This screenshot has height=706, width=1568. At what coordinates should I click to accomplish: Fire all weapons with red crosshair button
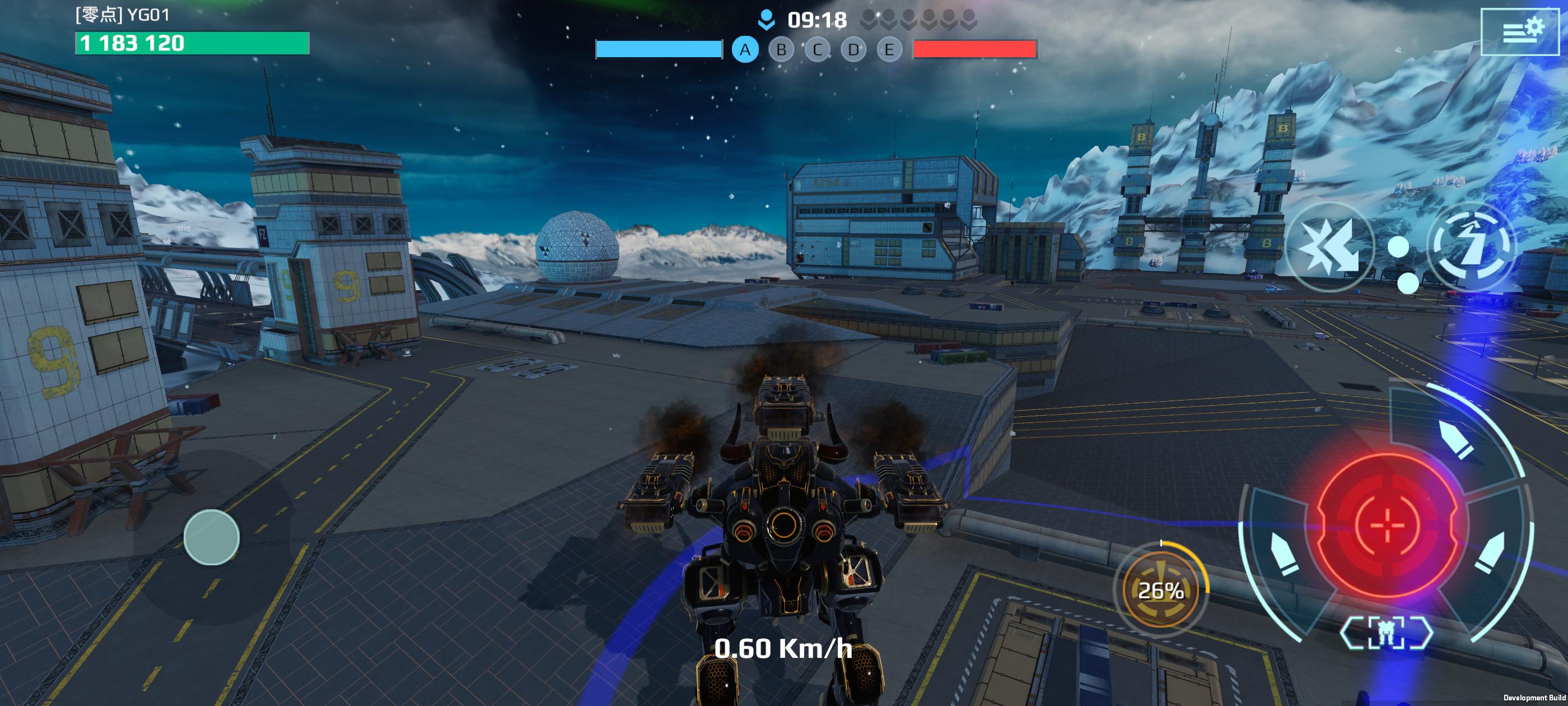point(1387,524)
